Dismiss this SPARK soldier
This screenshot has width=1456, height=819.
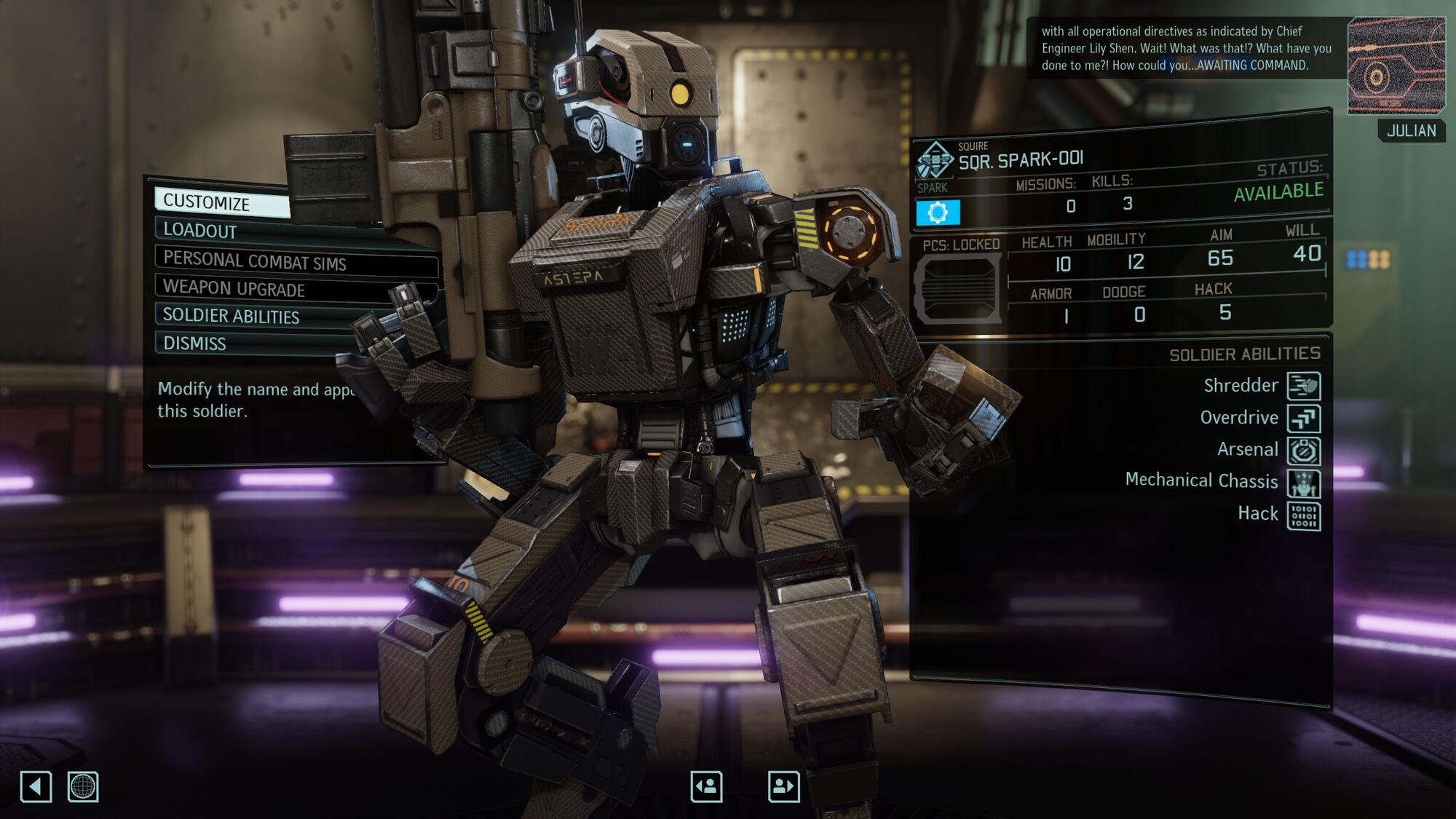(195, 343)
